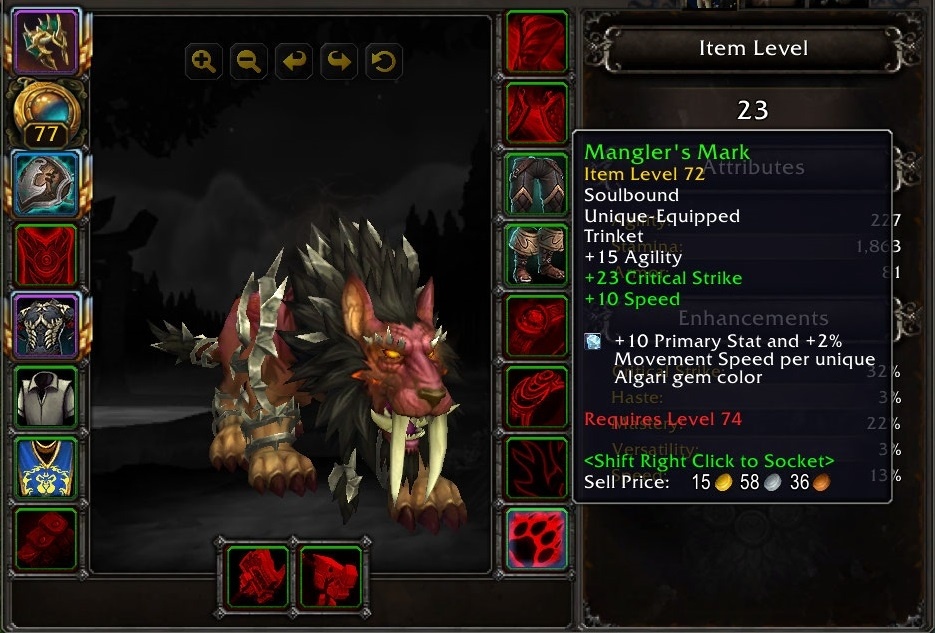Select the chest armor slot
Viewport: 935px width, 633px height.
pyautogui.click(x=46, y=326)
